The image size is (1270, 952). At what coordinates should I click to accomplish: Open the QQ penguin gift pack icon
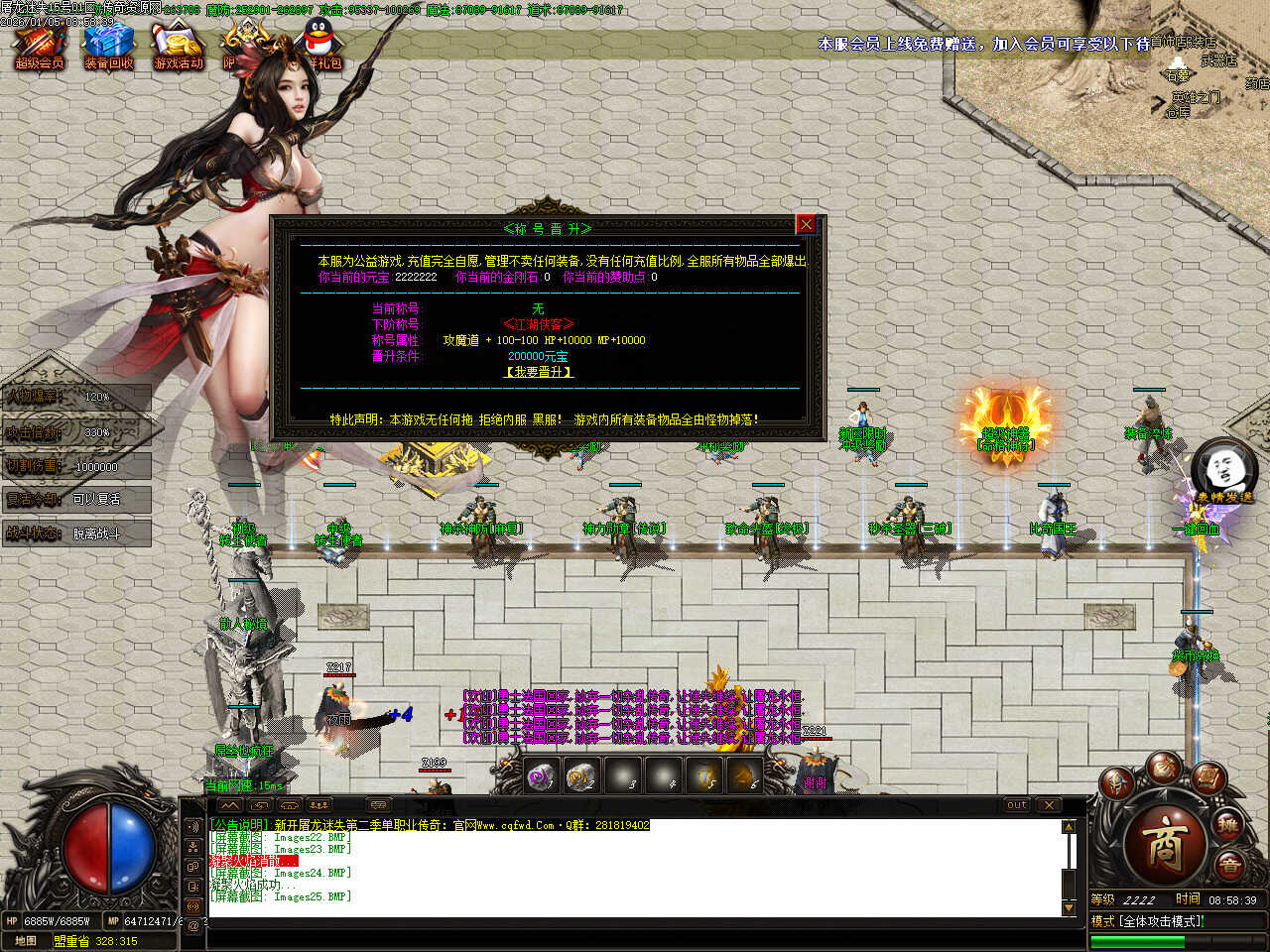coord(321,44)
